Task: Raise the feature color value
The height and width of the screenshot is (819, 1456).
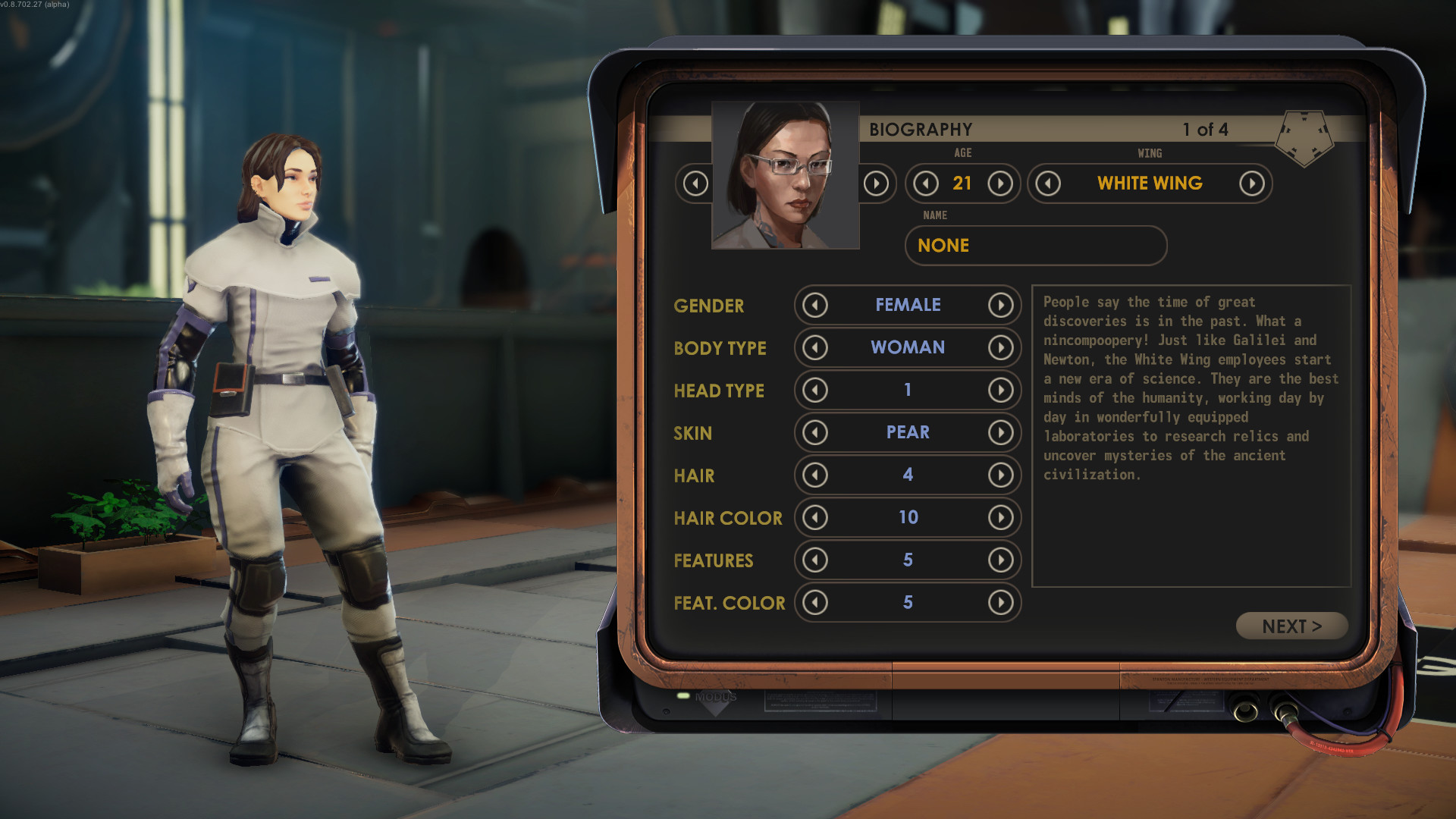Action: tap(1000, 603)
